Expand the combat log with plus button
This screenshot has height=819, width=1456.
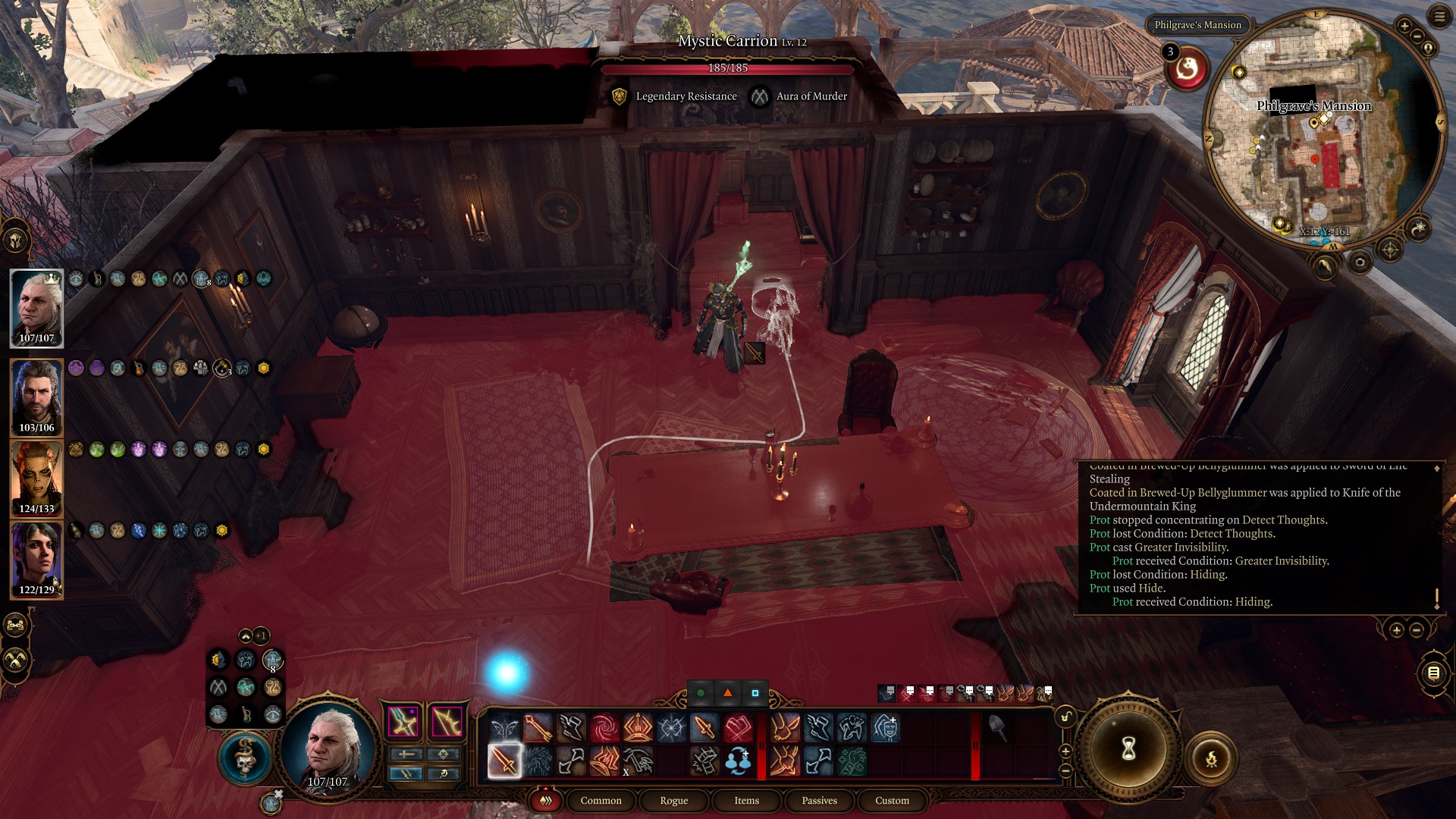point(1396,630)
